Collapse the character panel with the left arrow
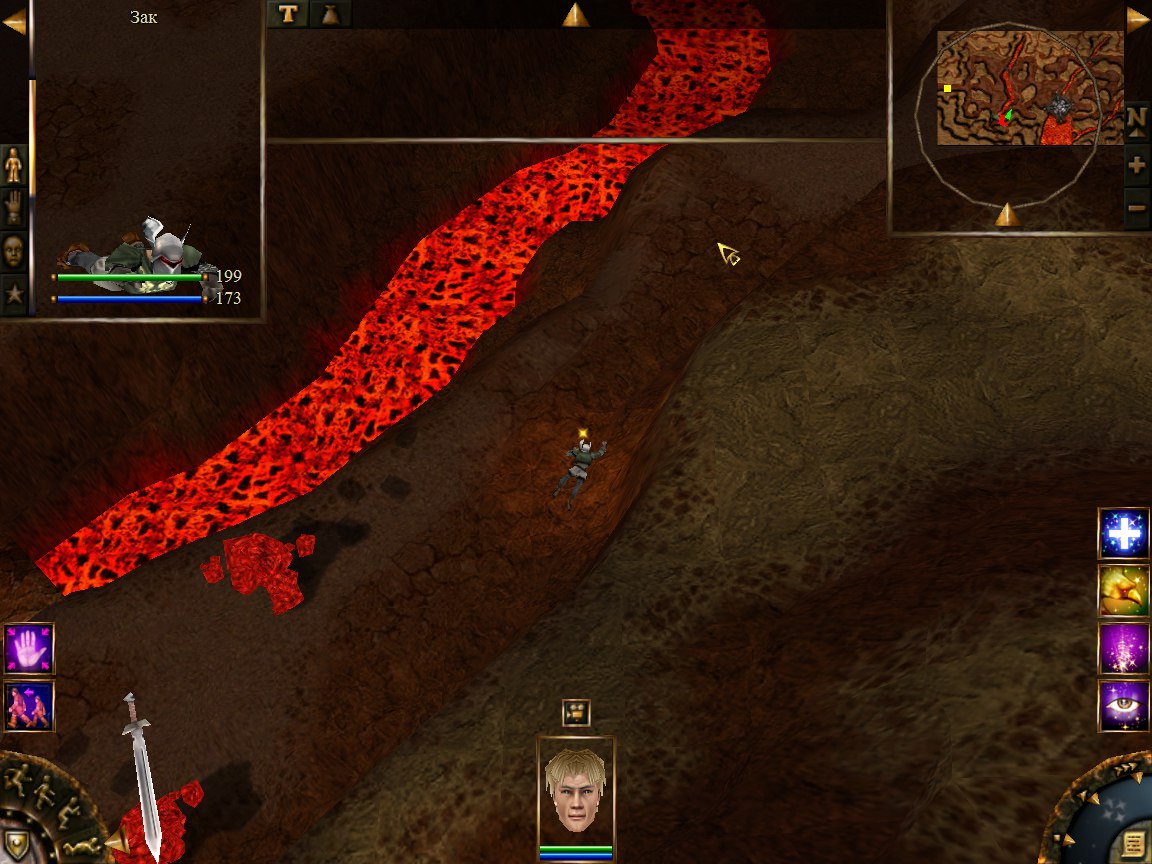 click(13, 22)
